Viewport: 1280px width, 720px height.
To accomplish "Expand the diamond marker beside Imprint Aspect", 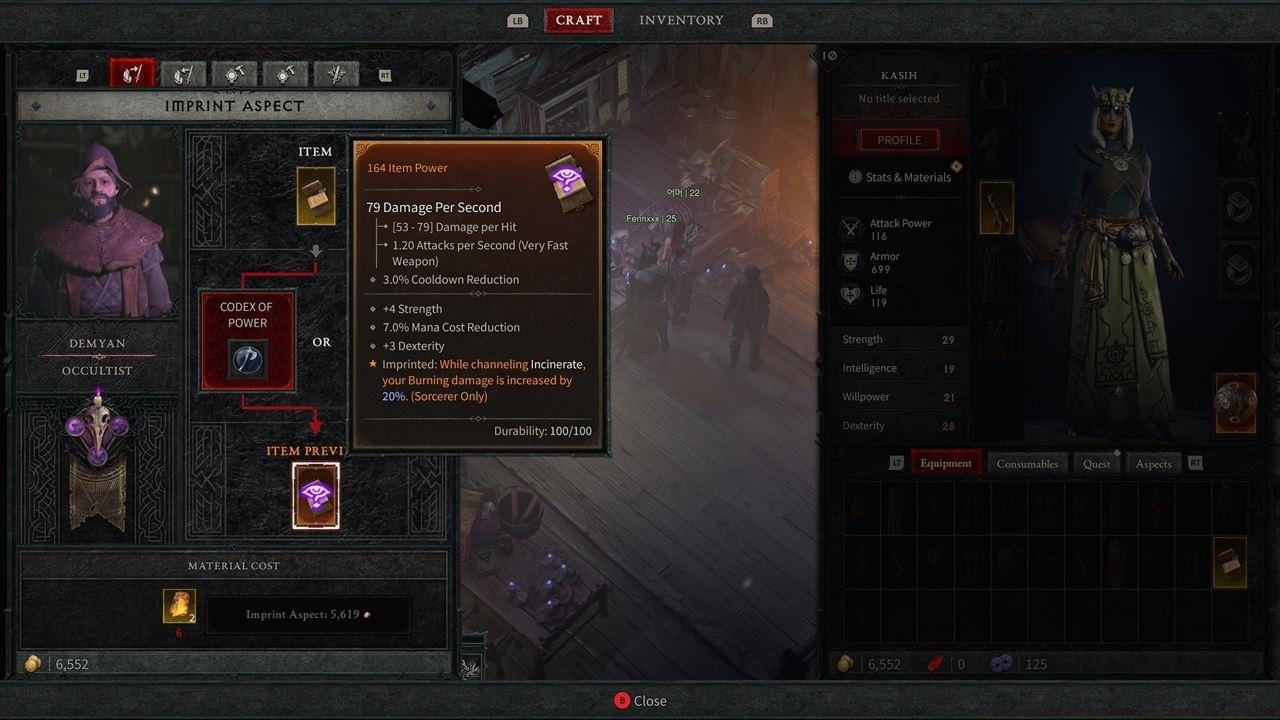I will coord(35,105).
